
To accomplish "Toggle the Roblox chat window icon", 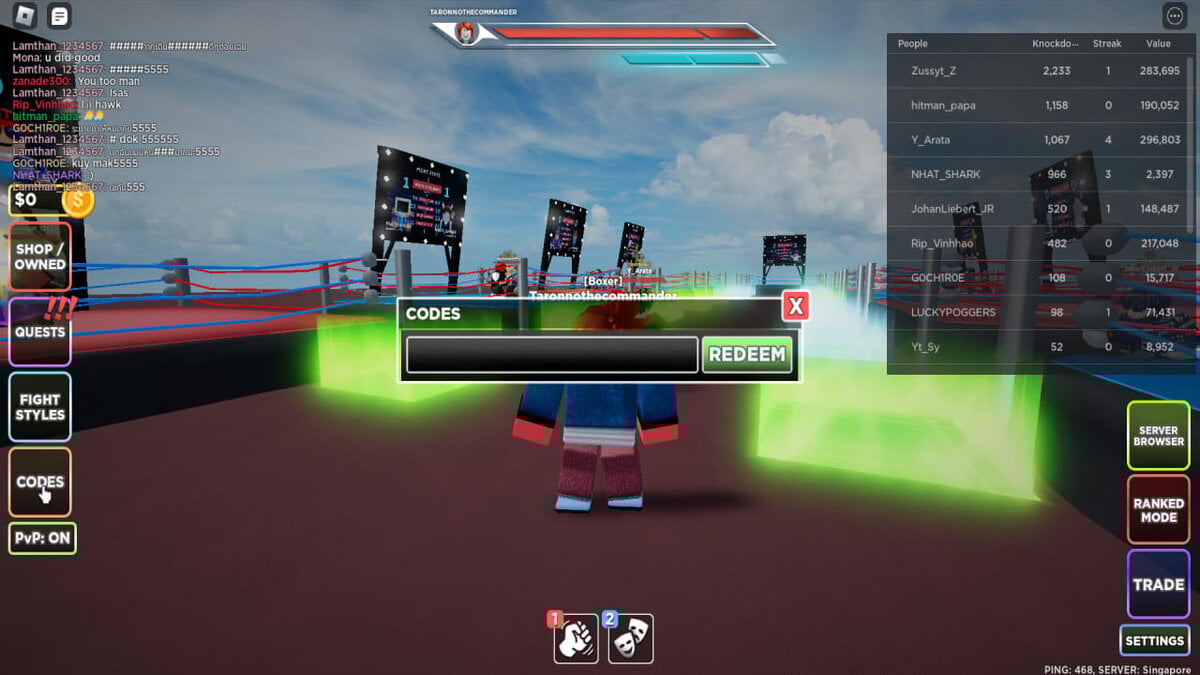I will tap(60, 16).
